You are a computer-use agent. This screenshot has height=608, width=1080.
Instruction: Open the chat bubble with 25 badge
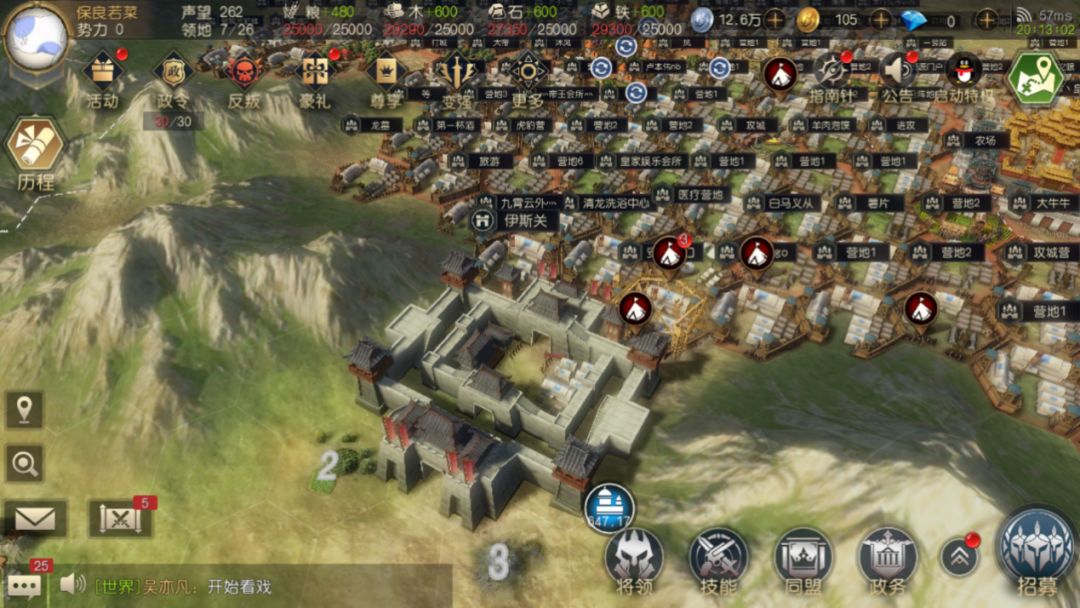24,584
